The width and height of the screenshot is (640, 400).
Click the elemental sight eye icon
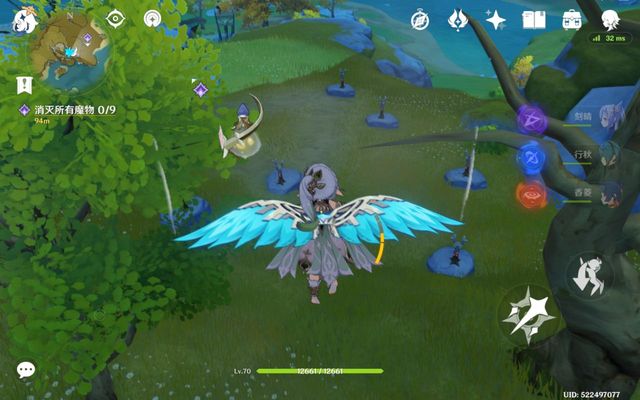pyautogui.click(x=116, y=18)
